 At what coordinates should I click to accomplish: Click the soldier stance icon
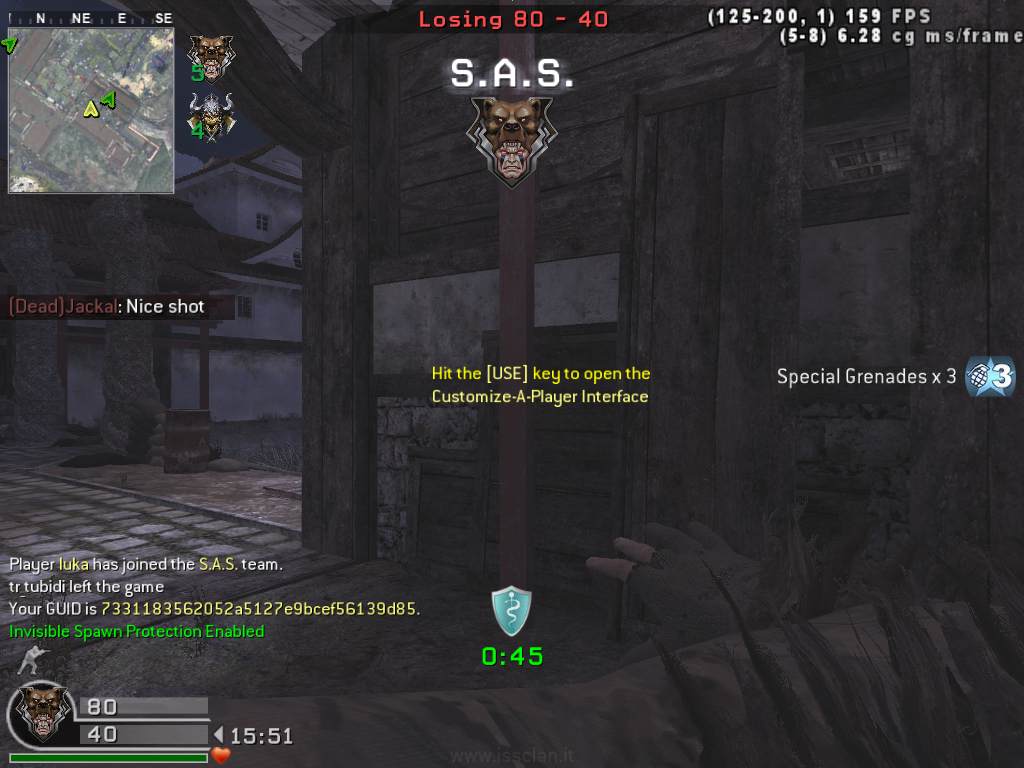pyautogui.click(x=32, y=659)
